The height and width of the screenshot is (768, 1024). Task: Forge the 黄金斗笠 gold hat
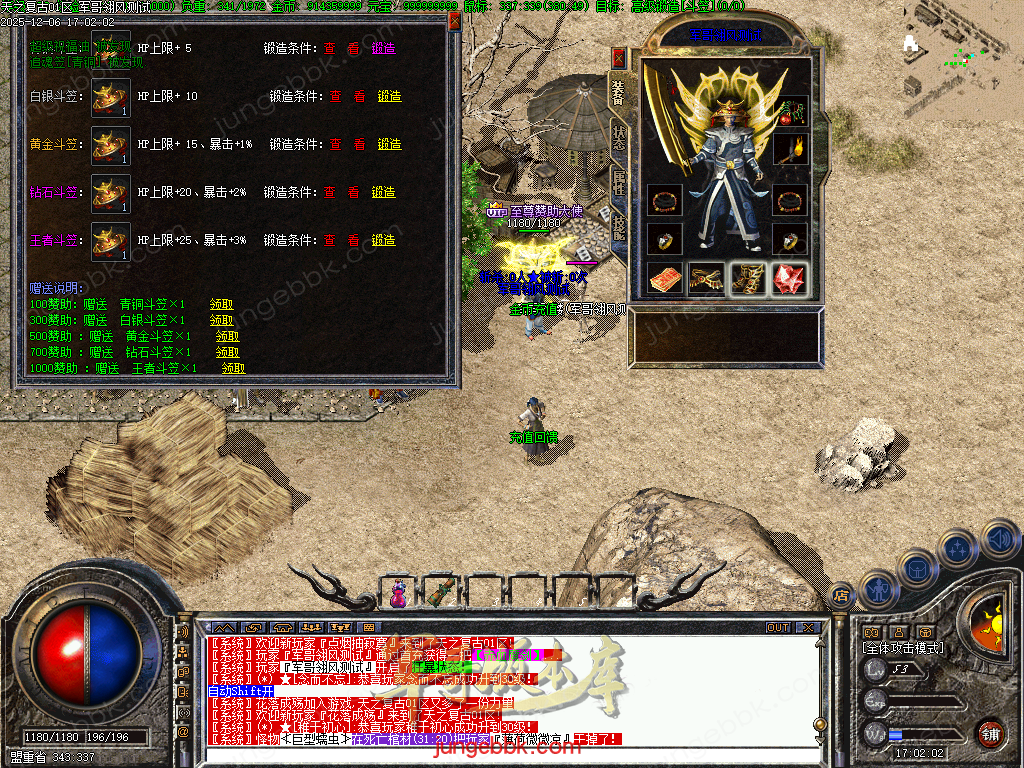click(x=389, y=144)
